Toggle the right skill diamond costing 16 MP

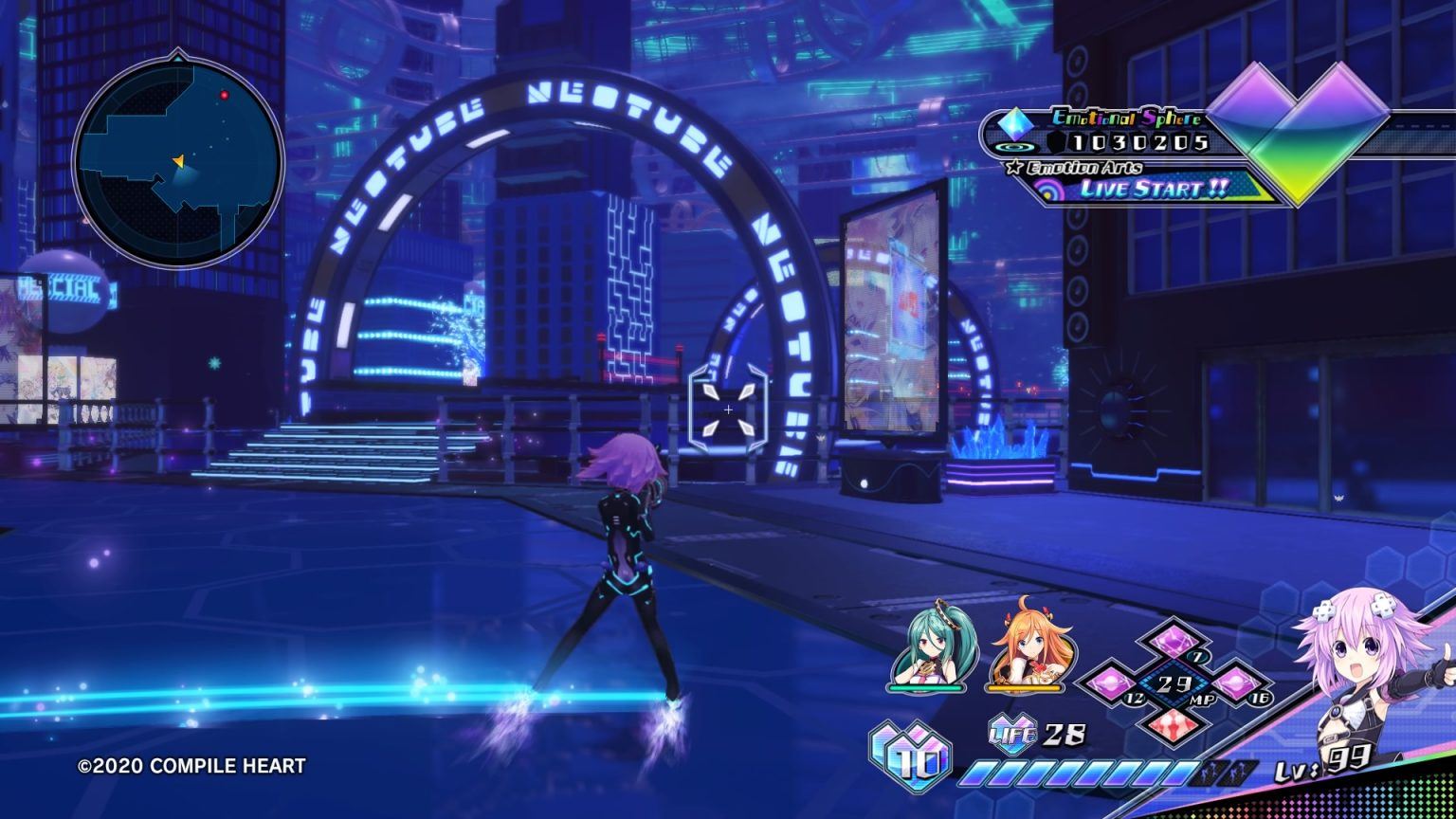coord(1236,682)
